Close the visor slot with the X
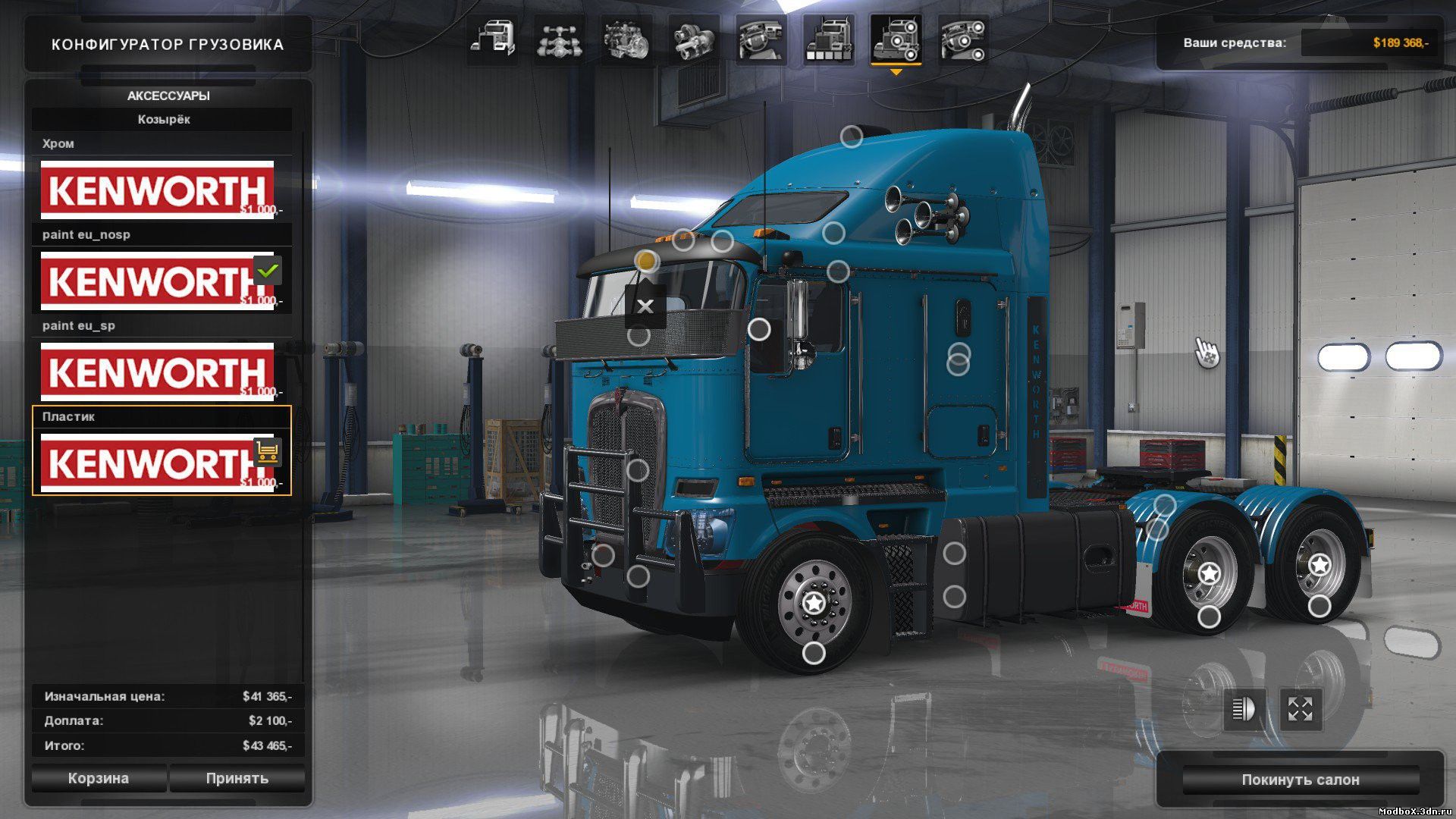The image size is (1456, 819). [x=645, y=306]
